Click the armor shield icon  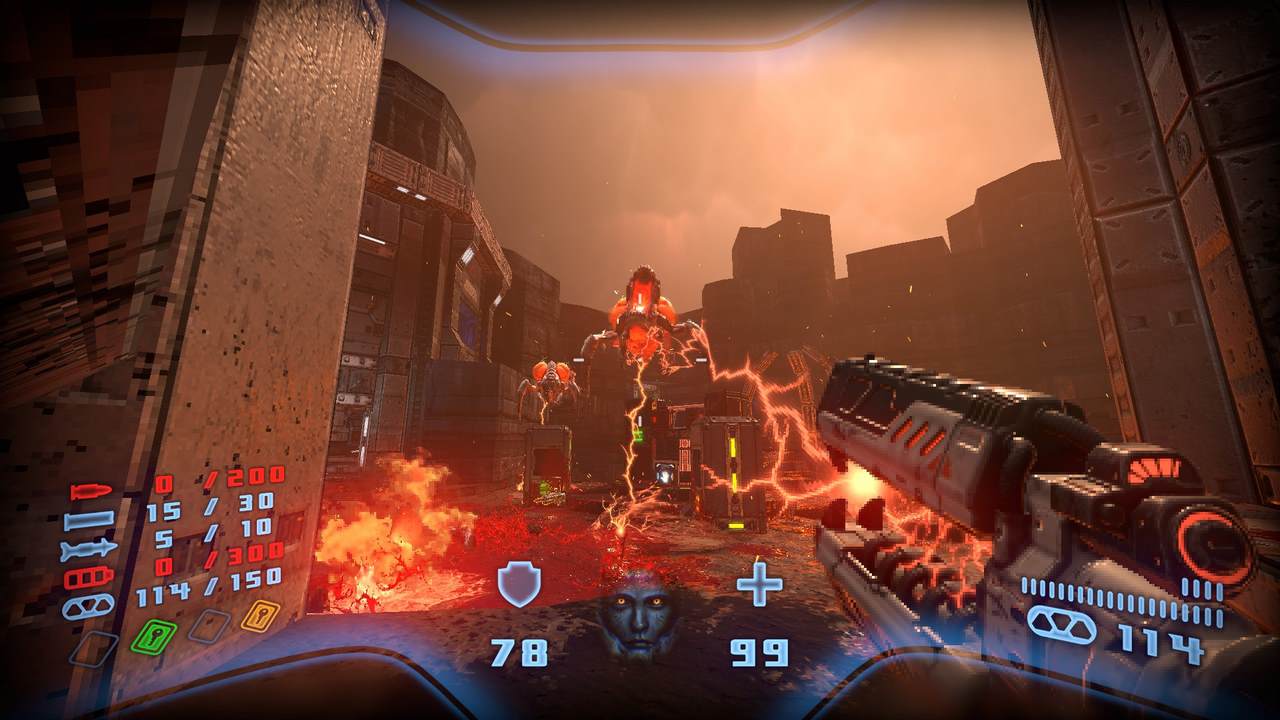519,585
